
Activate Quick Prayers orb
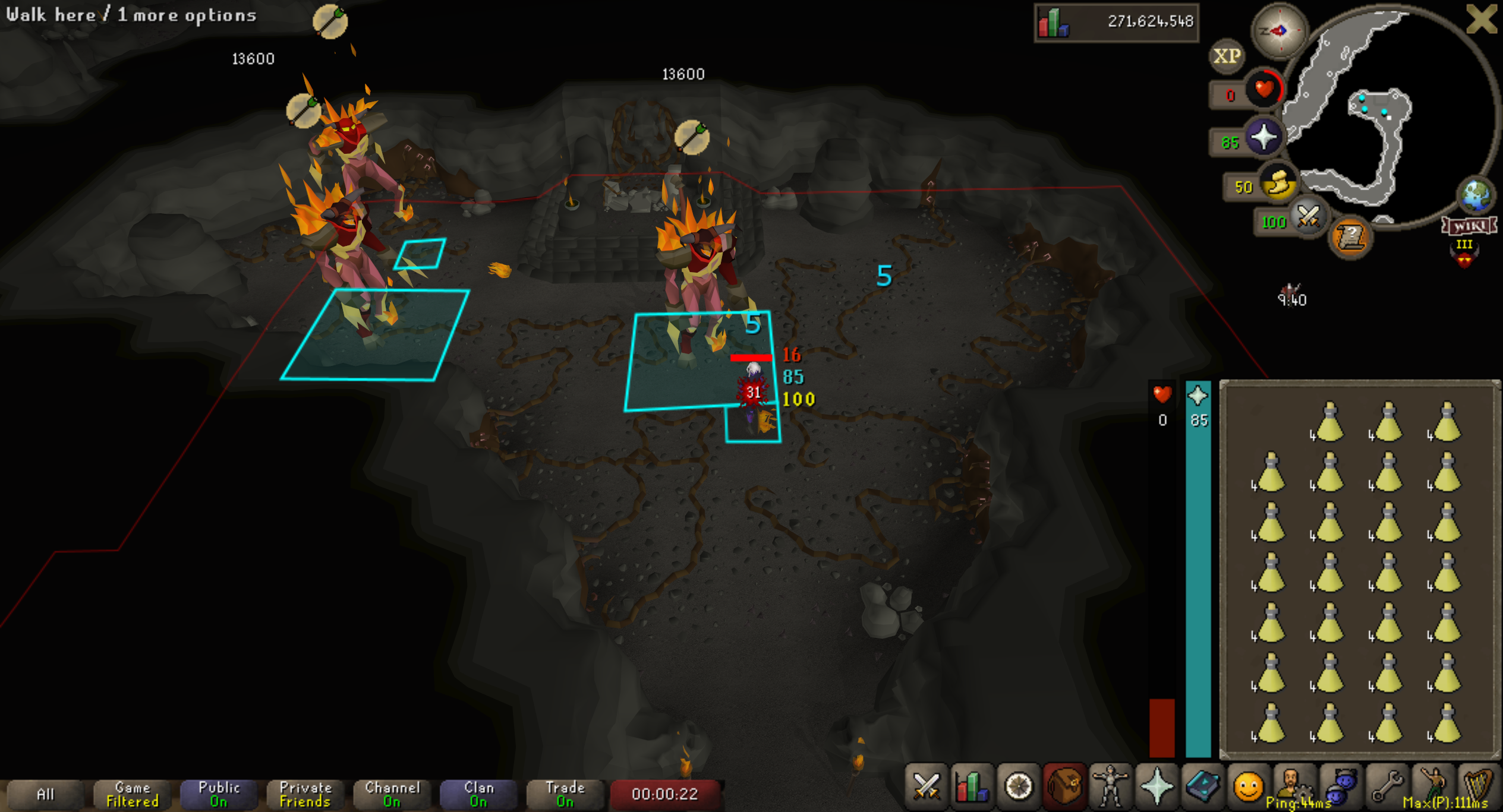(x=1263, y=138)
